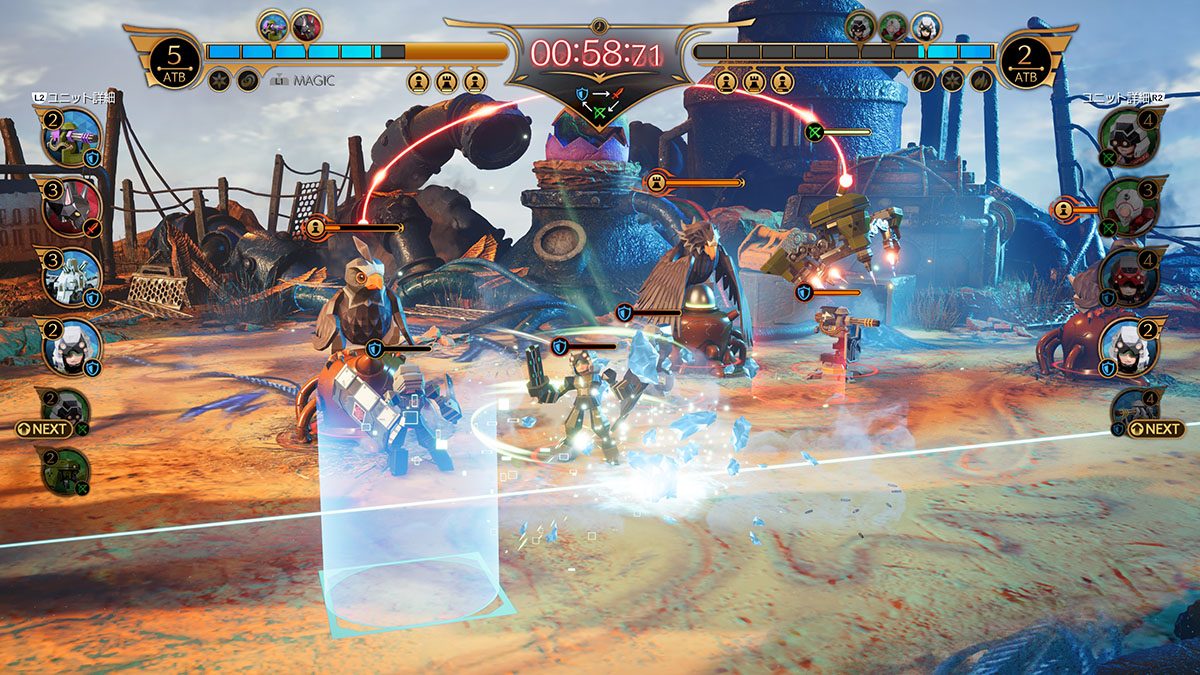The height and width of the screenshot is (675, 1200).
Task: Click the enemy lightning bolt ability icon
Action: click(x=925, y=80)
